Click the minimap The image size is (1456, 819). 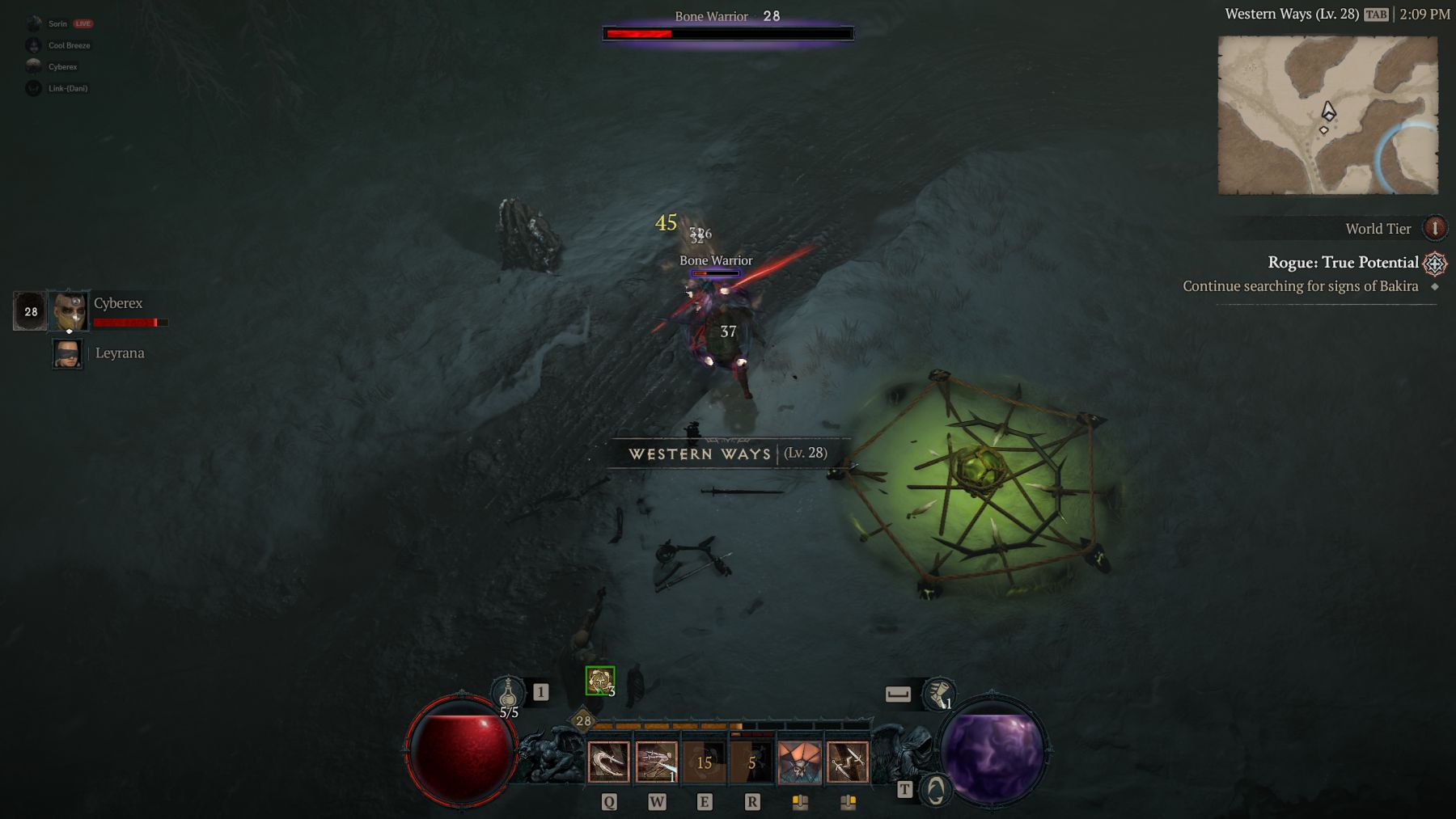click(1327, 115)
